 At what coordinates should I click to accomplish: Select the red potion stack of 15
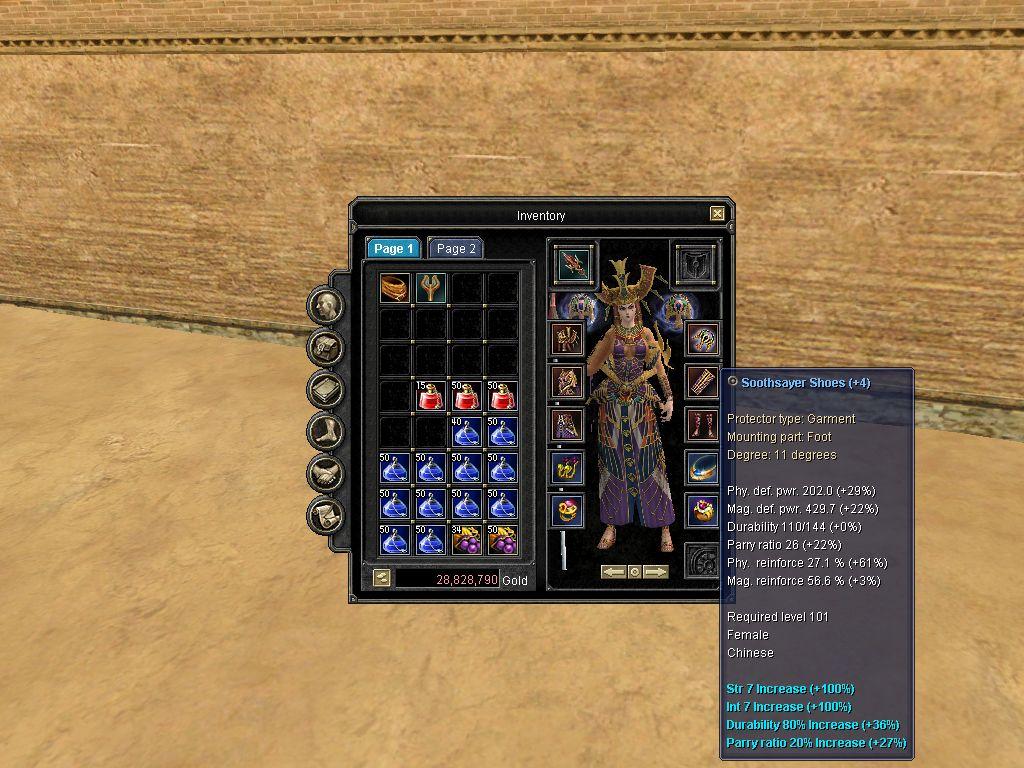(x=431, y=397)
